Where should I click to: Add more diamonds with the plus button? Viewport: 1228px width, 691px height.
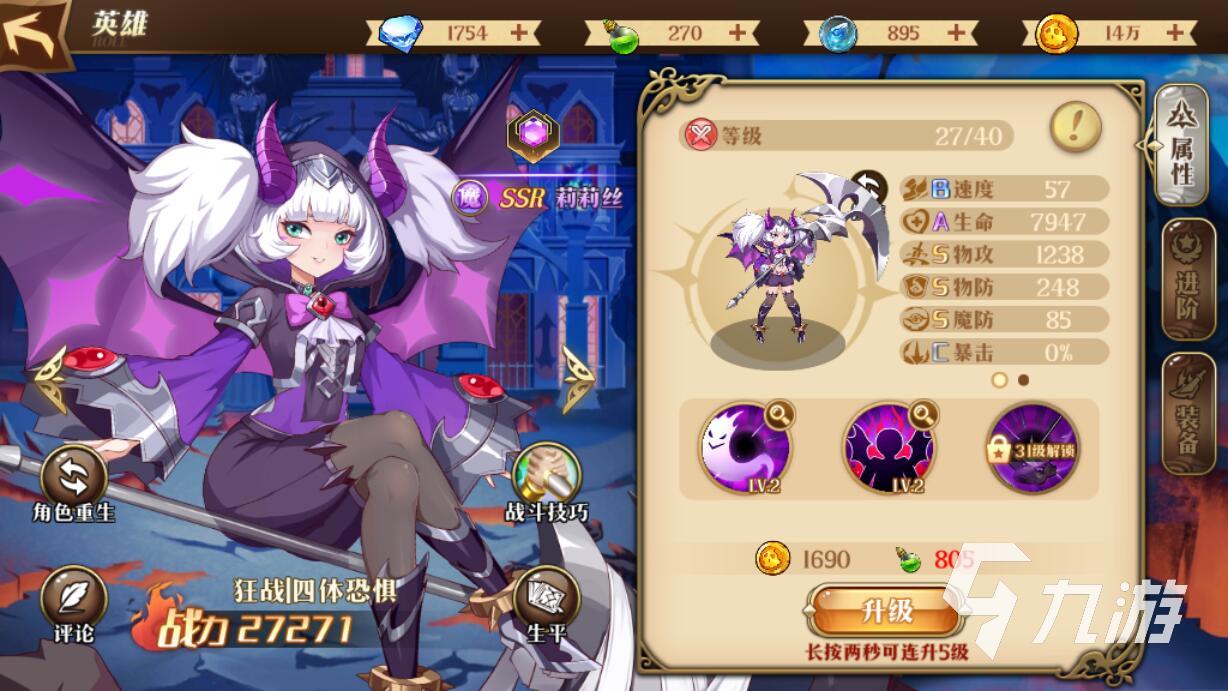point(519,32)
